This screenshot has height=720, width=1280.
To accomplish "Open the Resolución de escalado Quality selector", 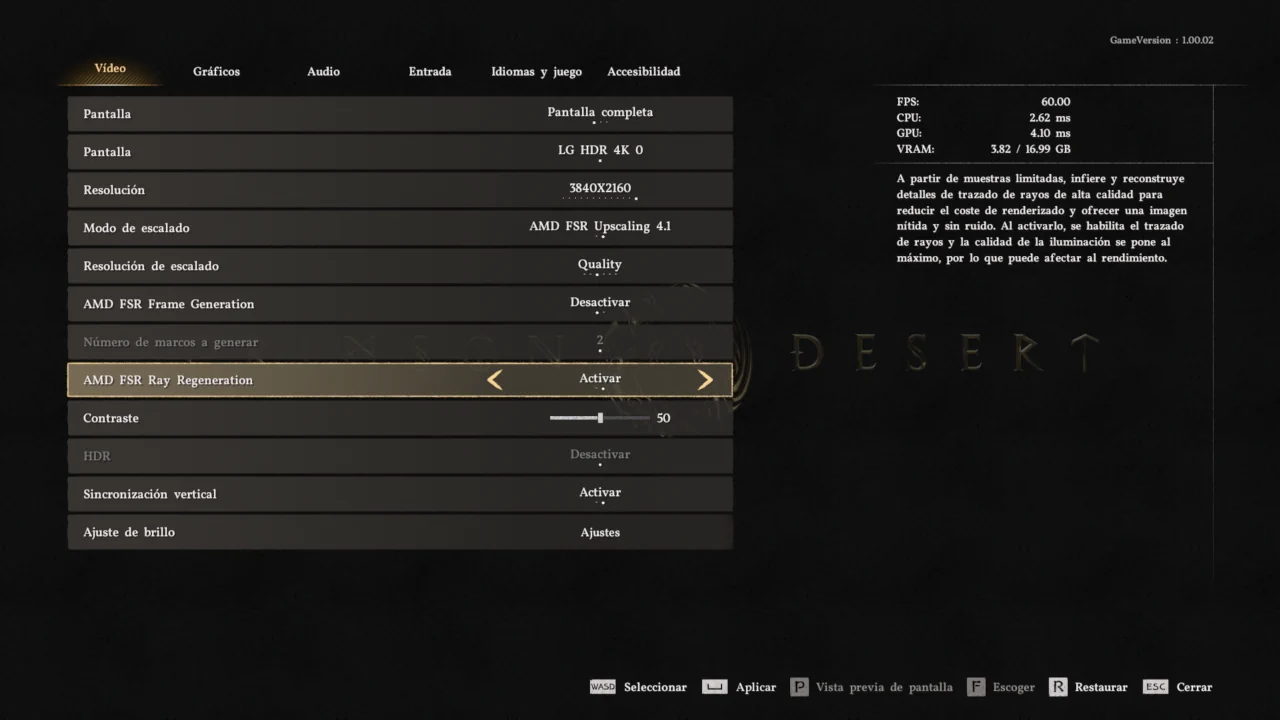I will click(x=600, y=264).
